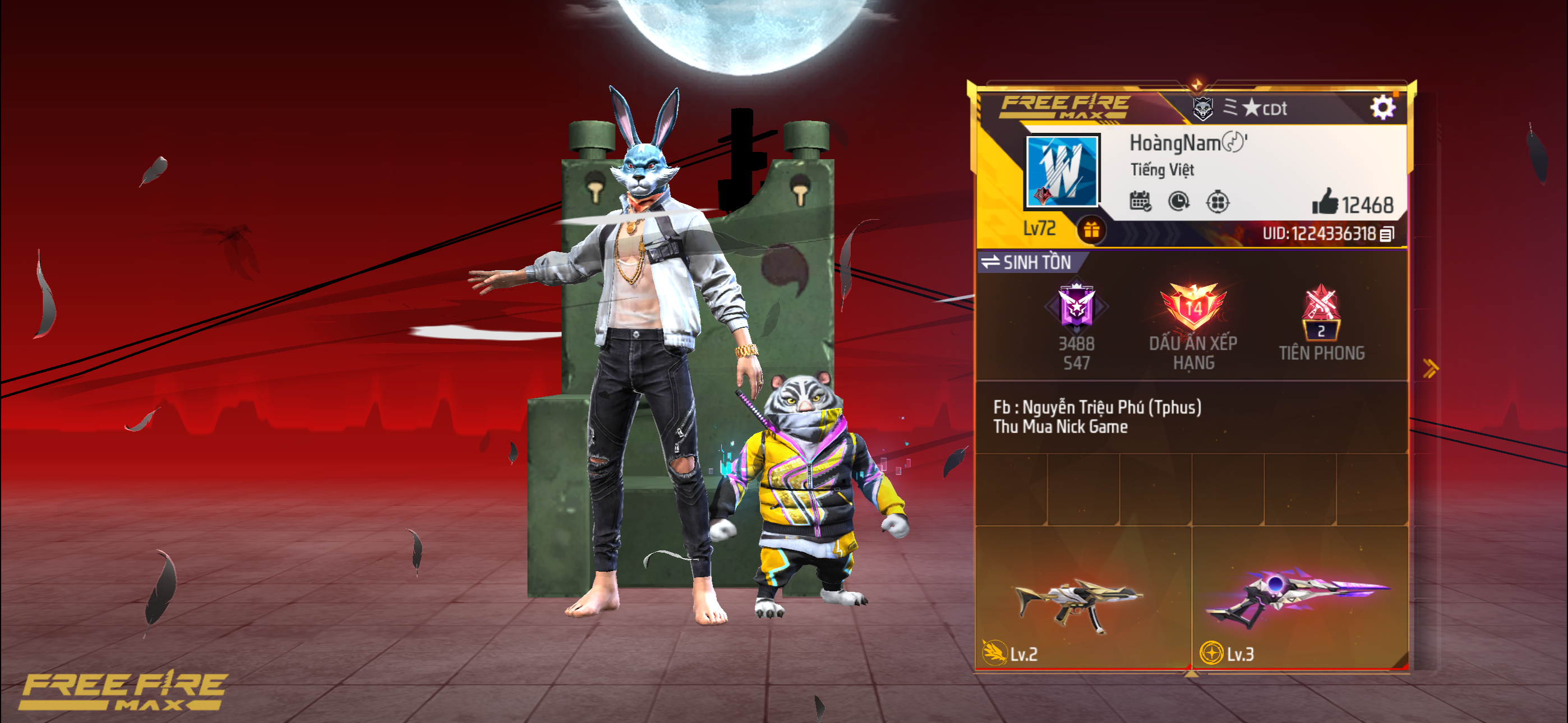Switch to the SINH TỒN stats tab
The width and height of the screenshot is (1568, 723).
click(x=1038, y=263)
